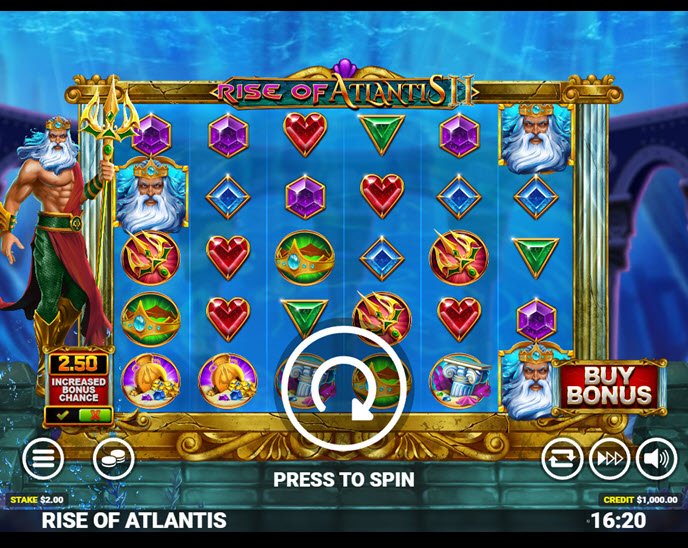
Task: Toggle sound with the speaker icon
Action: [x=656, y=459]
